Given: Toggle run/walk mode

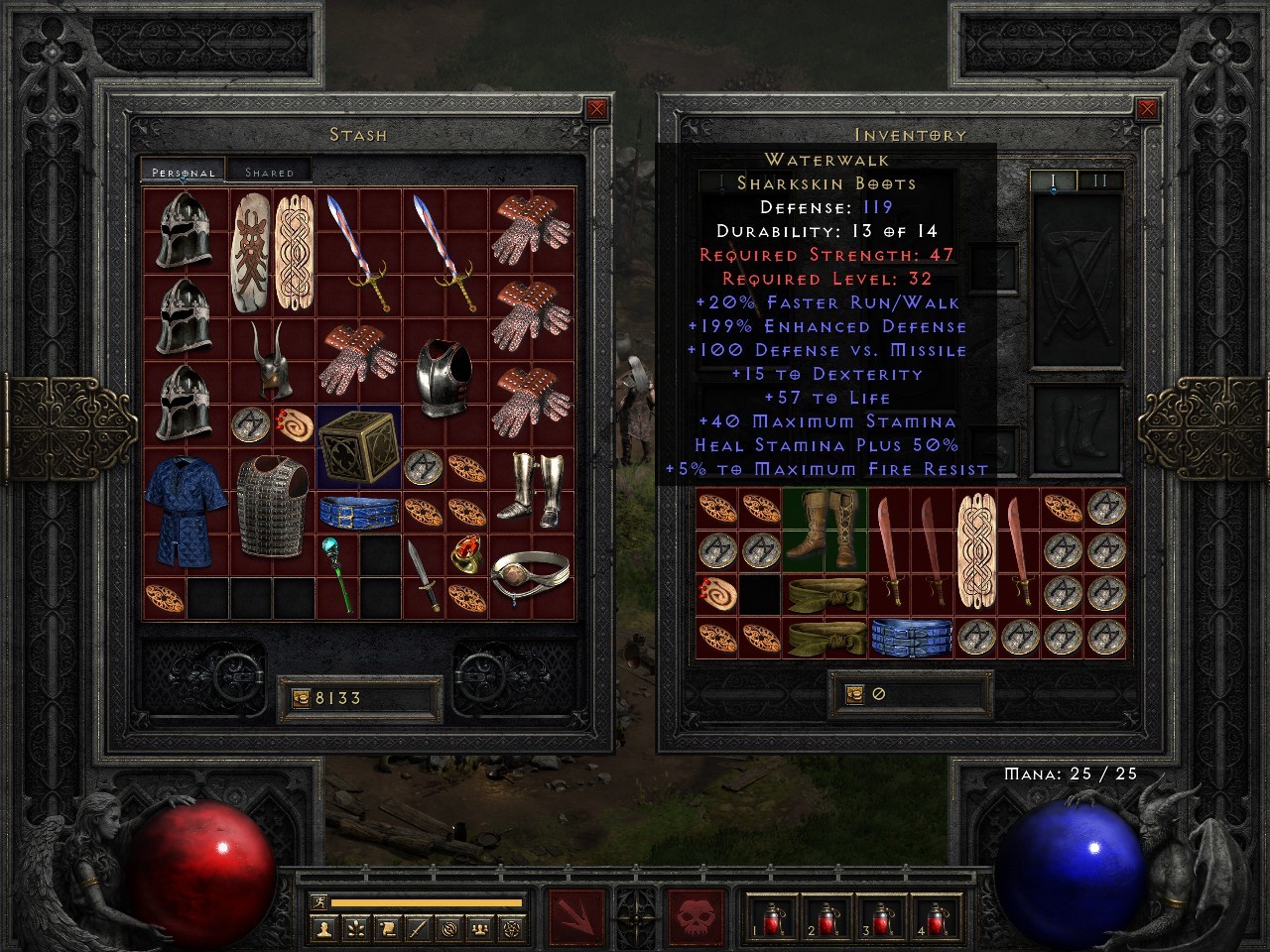Looking at the screenshot, I should pos(319,900).
